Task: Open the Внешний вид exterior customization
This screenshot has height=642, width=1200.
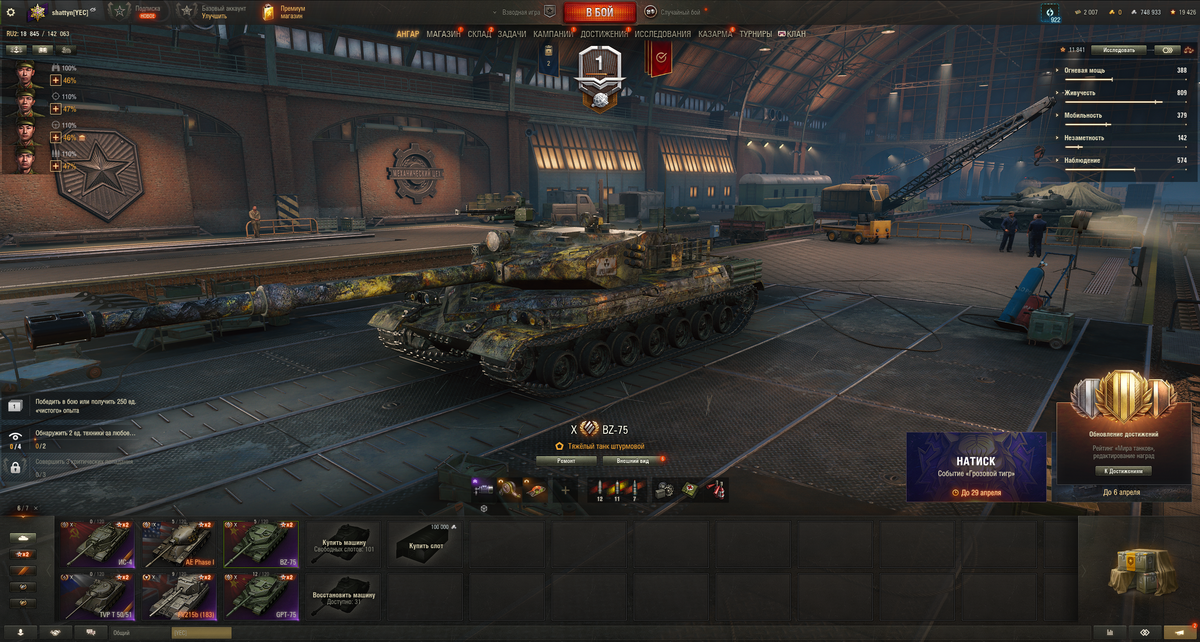Action: [x=632, y=460]
